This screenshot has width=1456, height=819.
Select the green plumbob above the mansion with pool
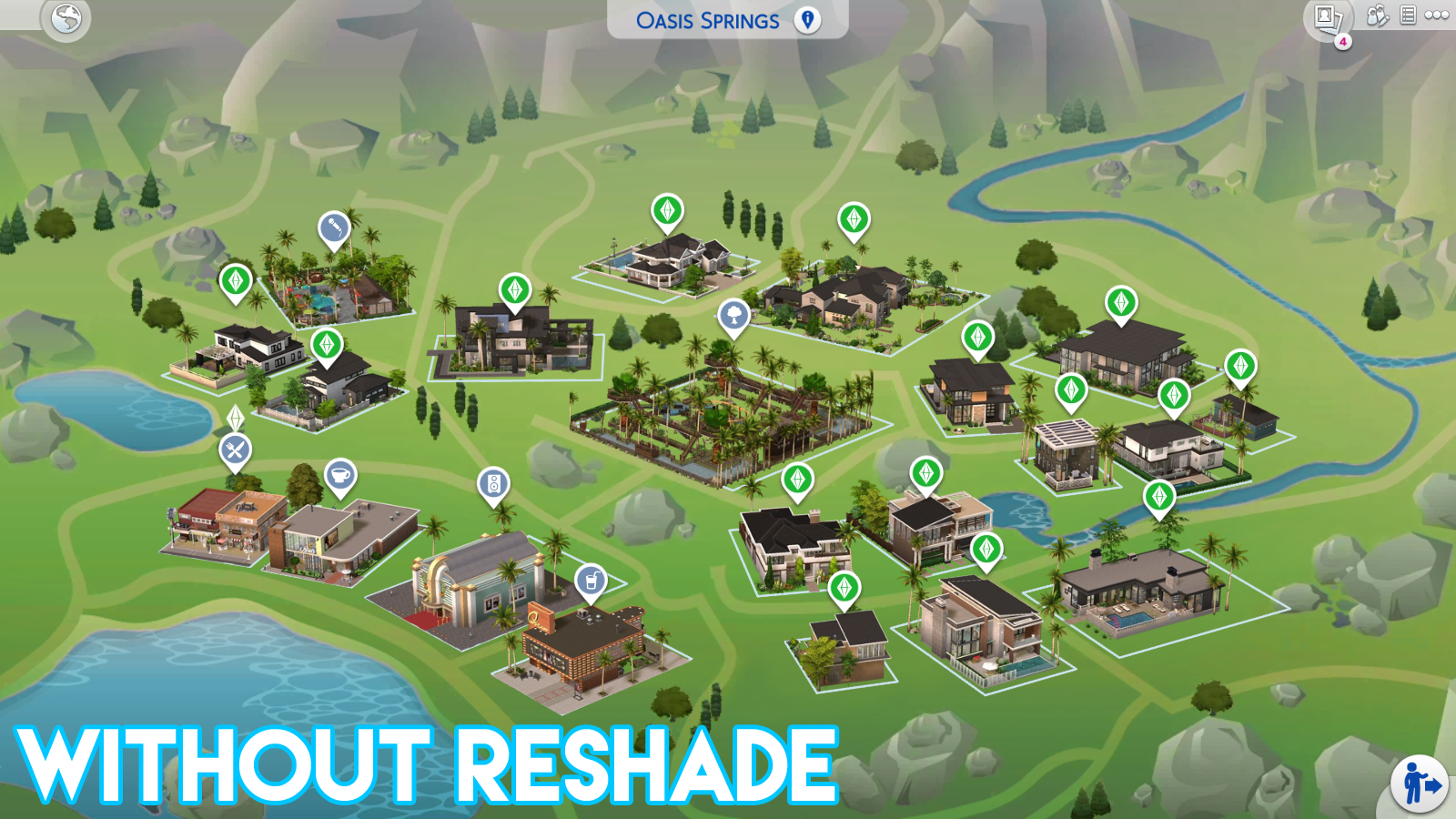tap(669, 207)
